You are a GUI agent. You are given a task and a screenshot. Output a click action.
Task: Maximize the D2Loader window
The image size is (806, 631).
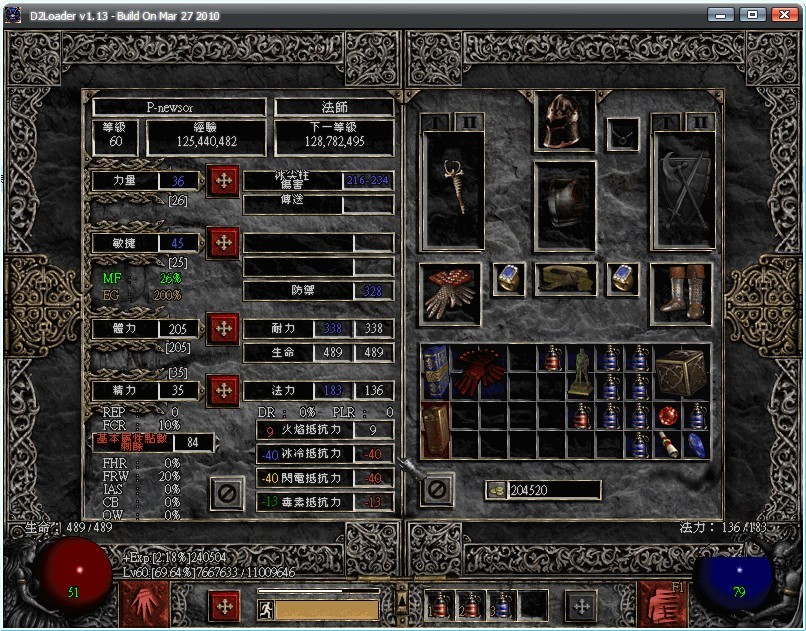coord(753,15)
